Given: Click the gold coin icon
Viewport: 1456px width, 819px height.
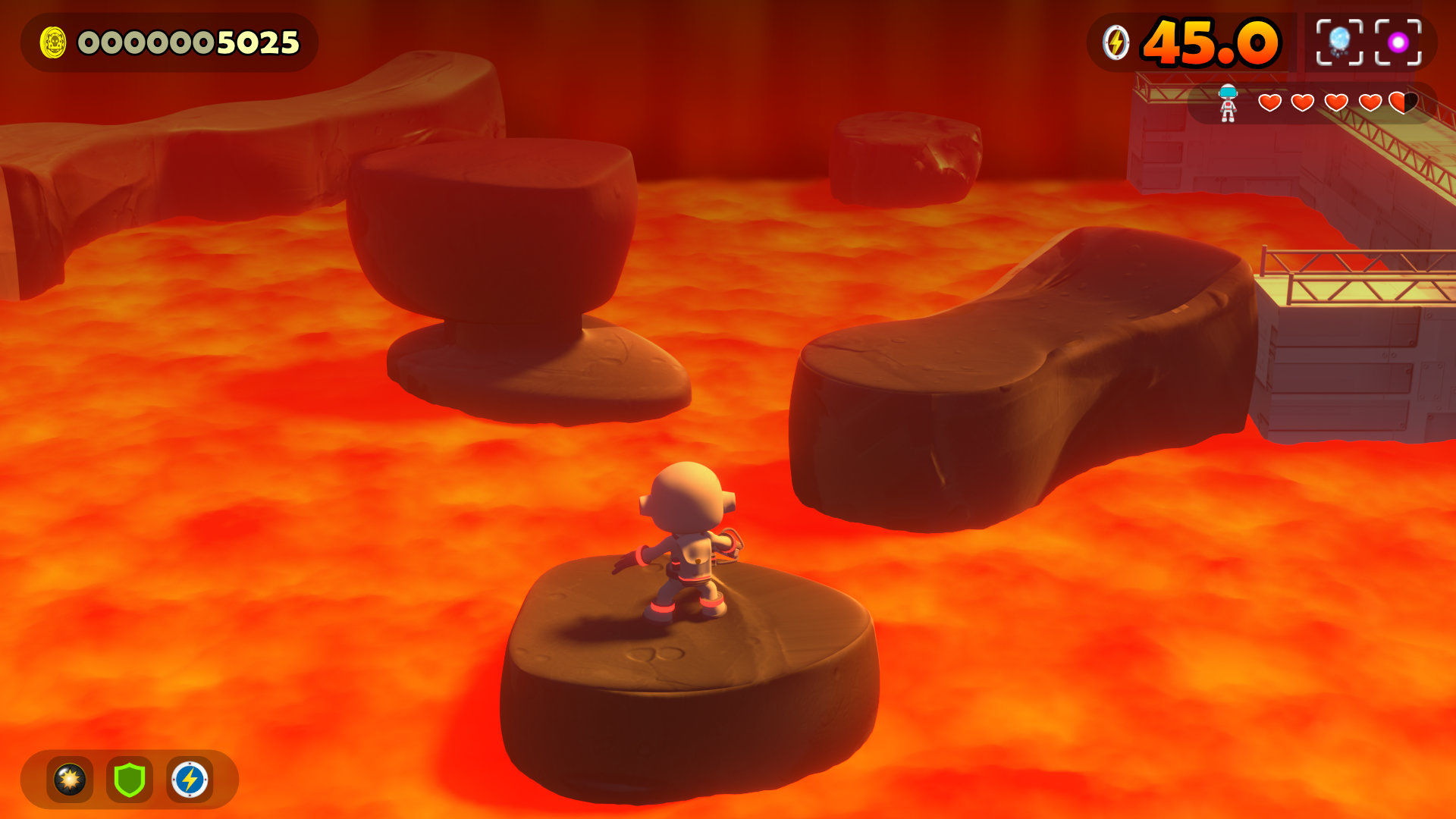Looking at the screenshot, I should (x=53, y=42).
